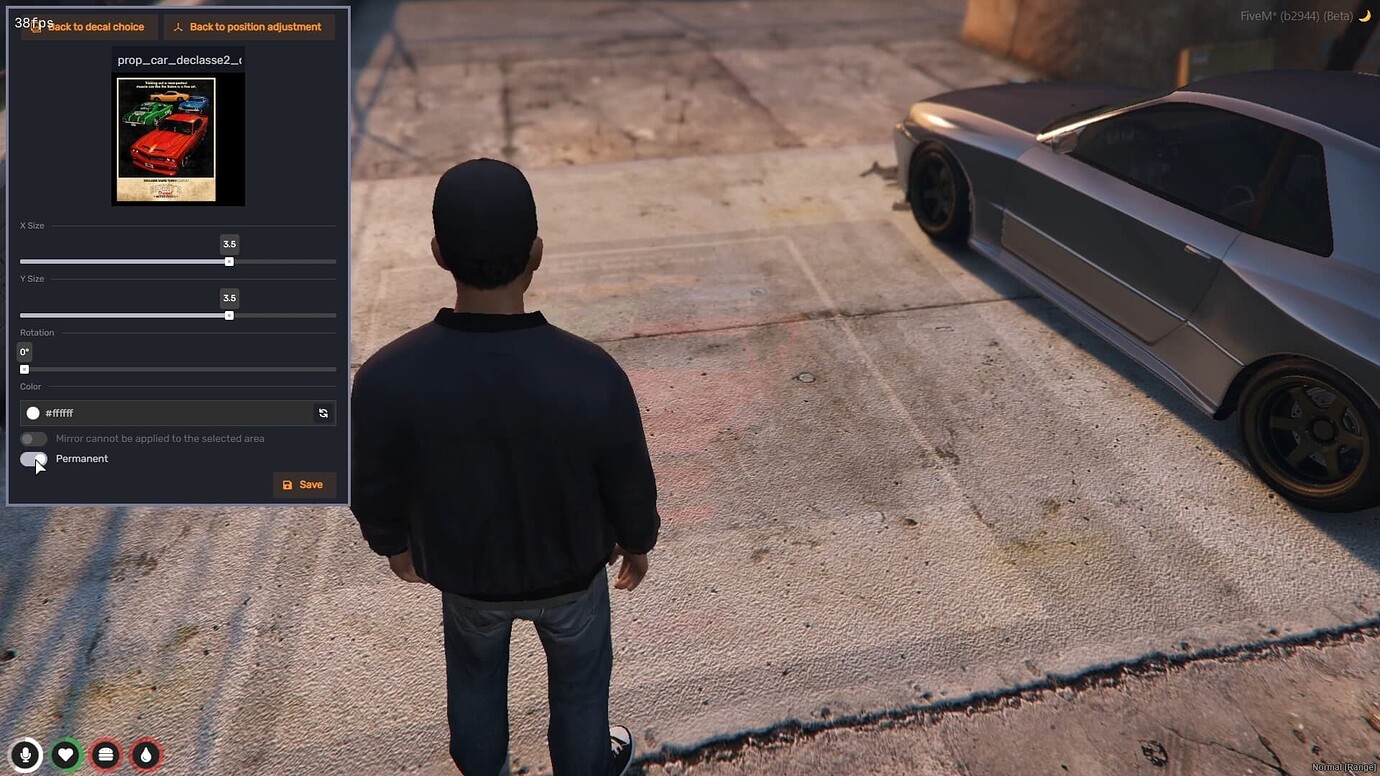The height and width of the screenshot is (776, 1380).
Task: Click the back arrow on decal choice button
Action: click(x=36, y=27)
